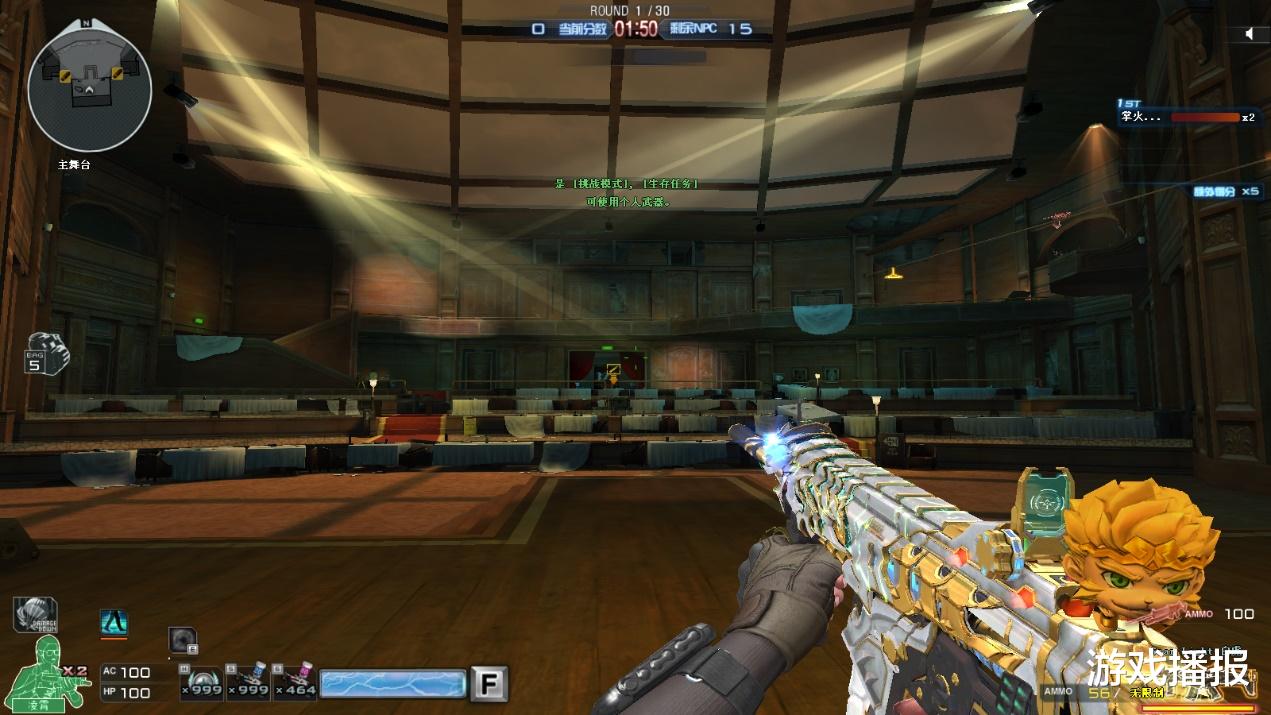This screenshot has height=715, width=1271.
Task: Use the blue vial item slot
Action: tap(247, 682)
